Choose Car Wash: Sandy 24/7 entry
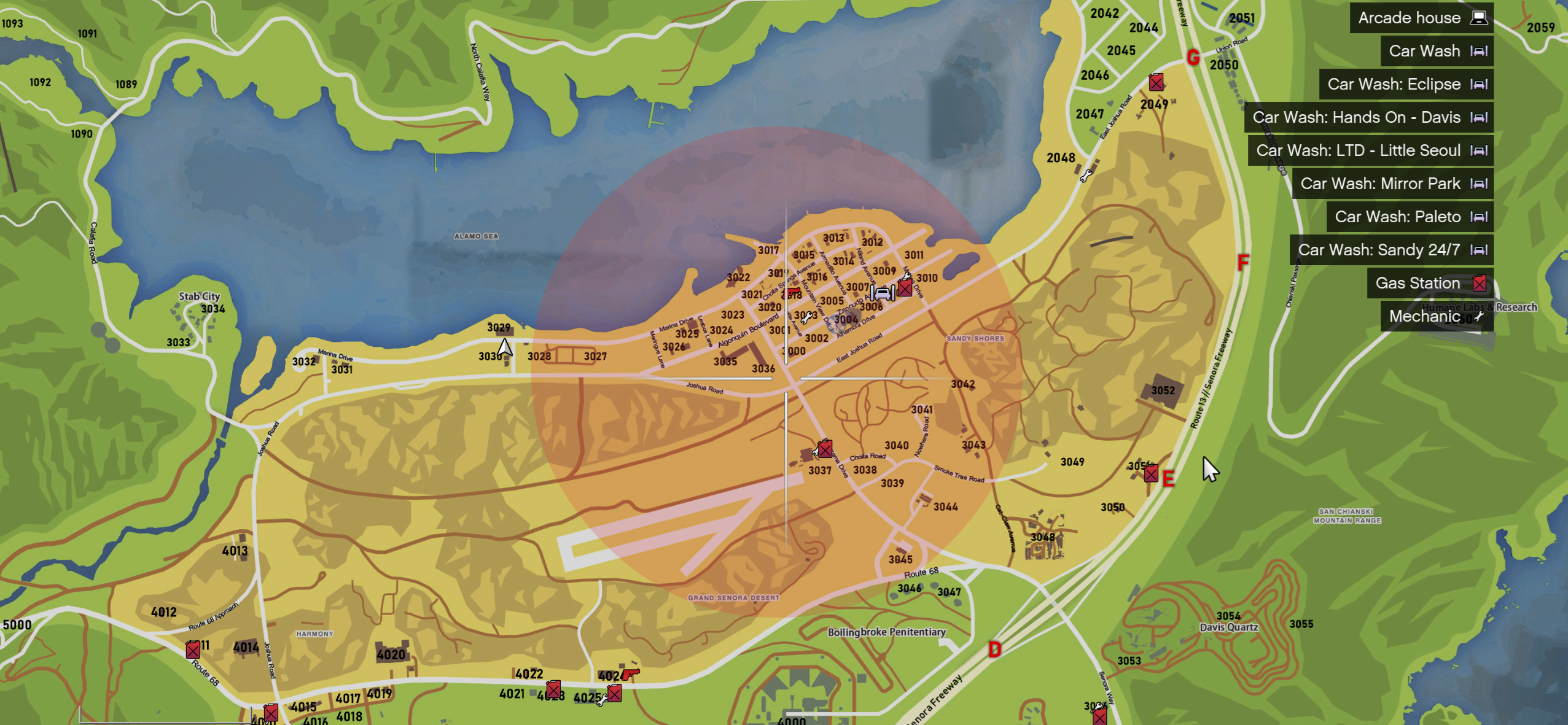1568x725 pixels. pyautogui.click(x=1391, y=250)
